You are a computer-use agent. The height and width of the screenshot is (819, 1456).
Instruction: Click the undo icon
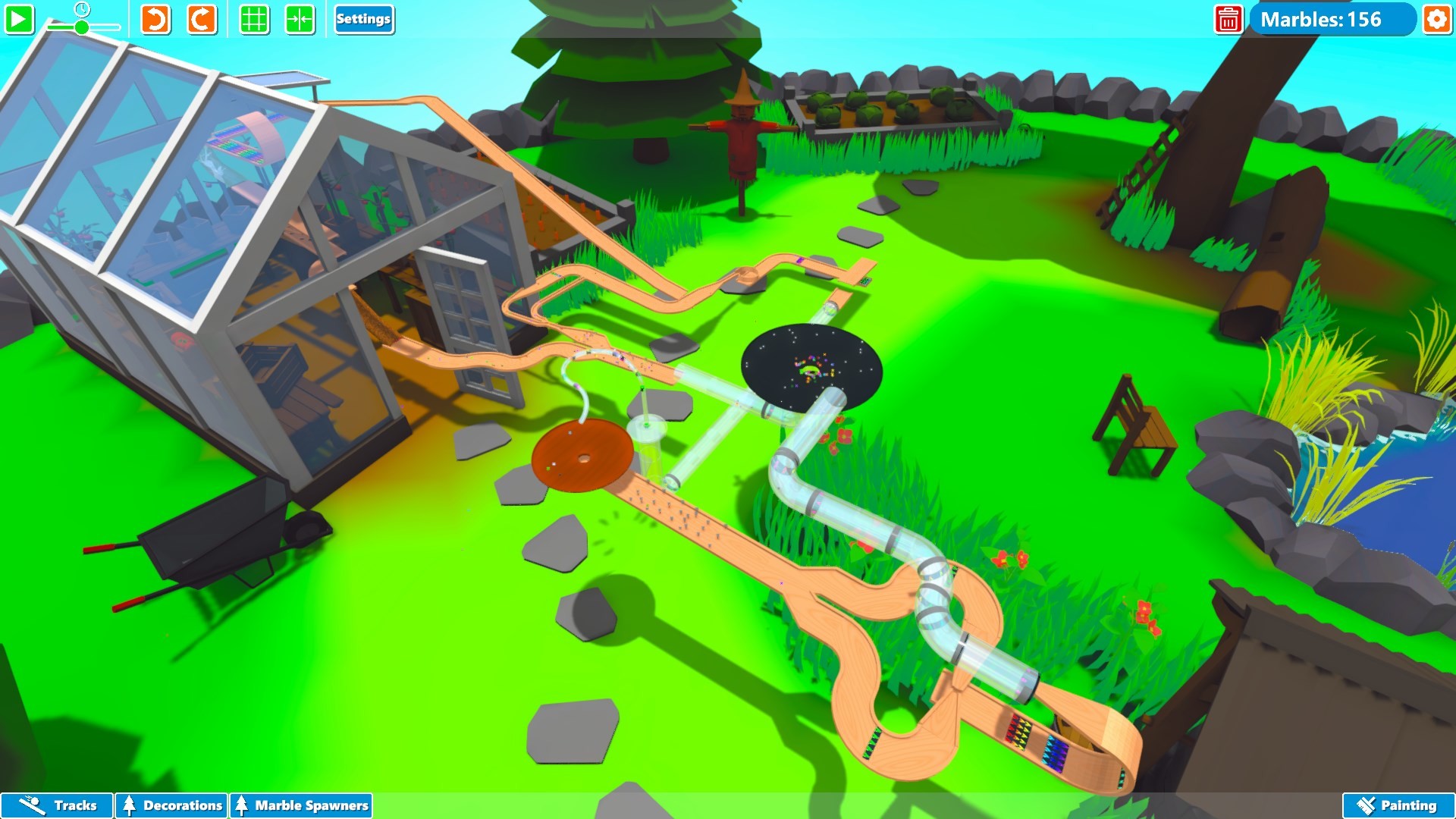click(x=155, y=20)
